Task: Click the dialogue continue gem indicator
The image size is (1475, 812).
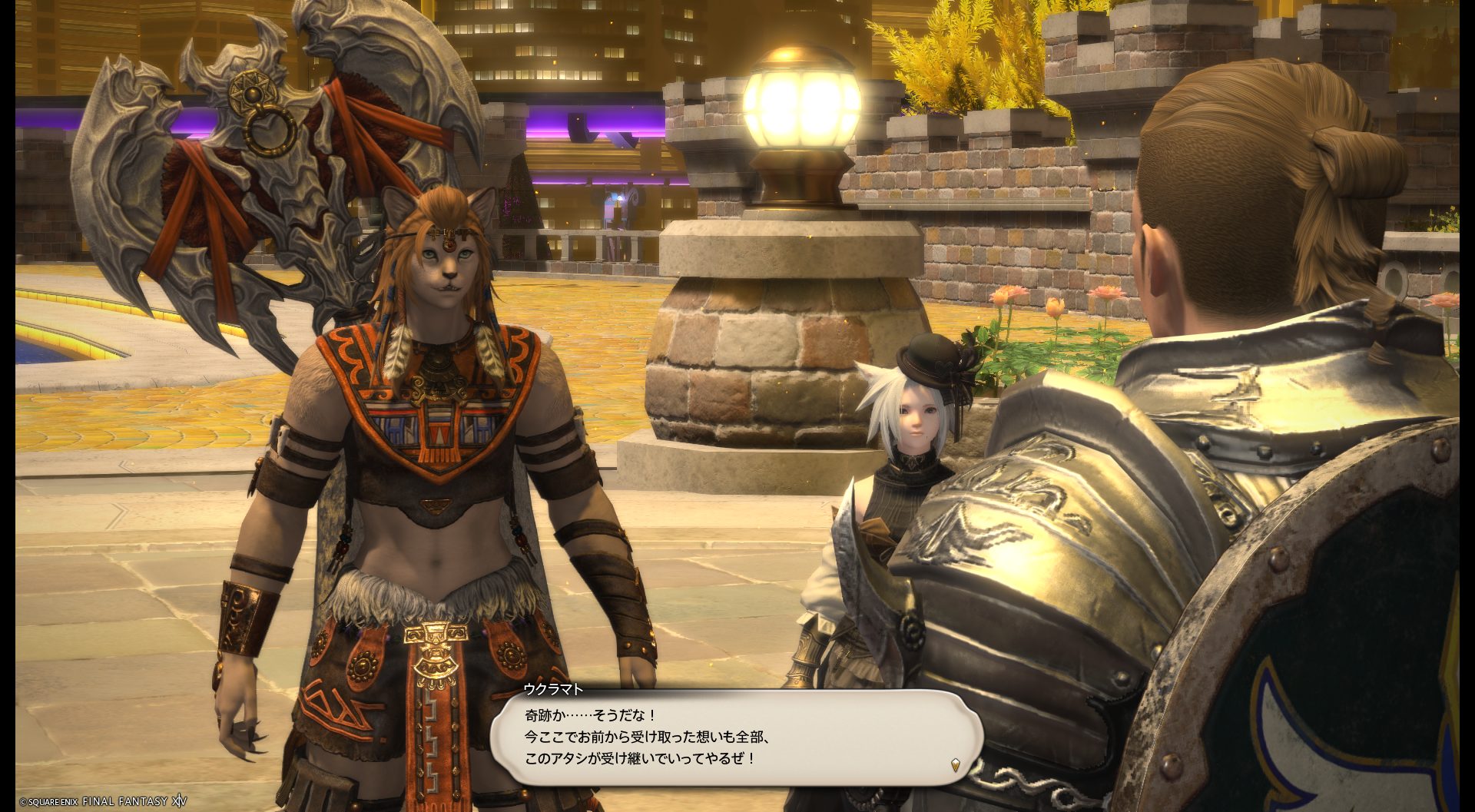Action: (x=955, y=764)
